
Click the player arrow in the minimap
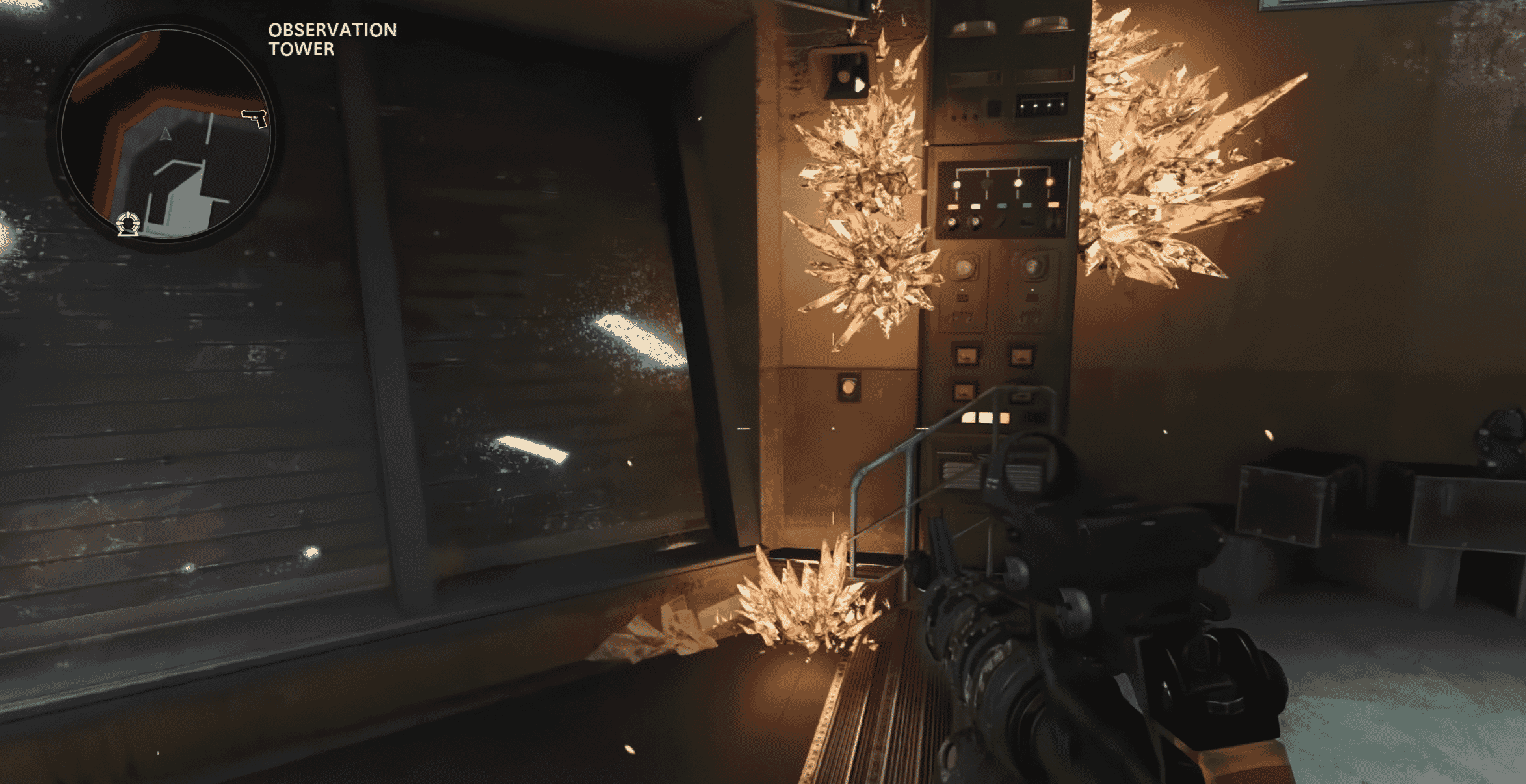tap(166, 135)
